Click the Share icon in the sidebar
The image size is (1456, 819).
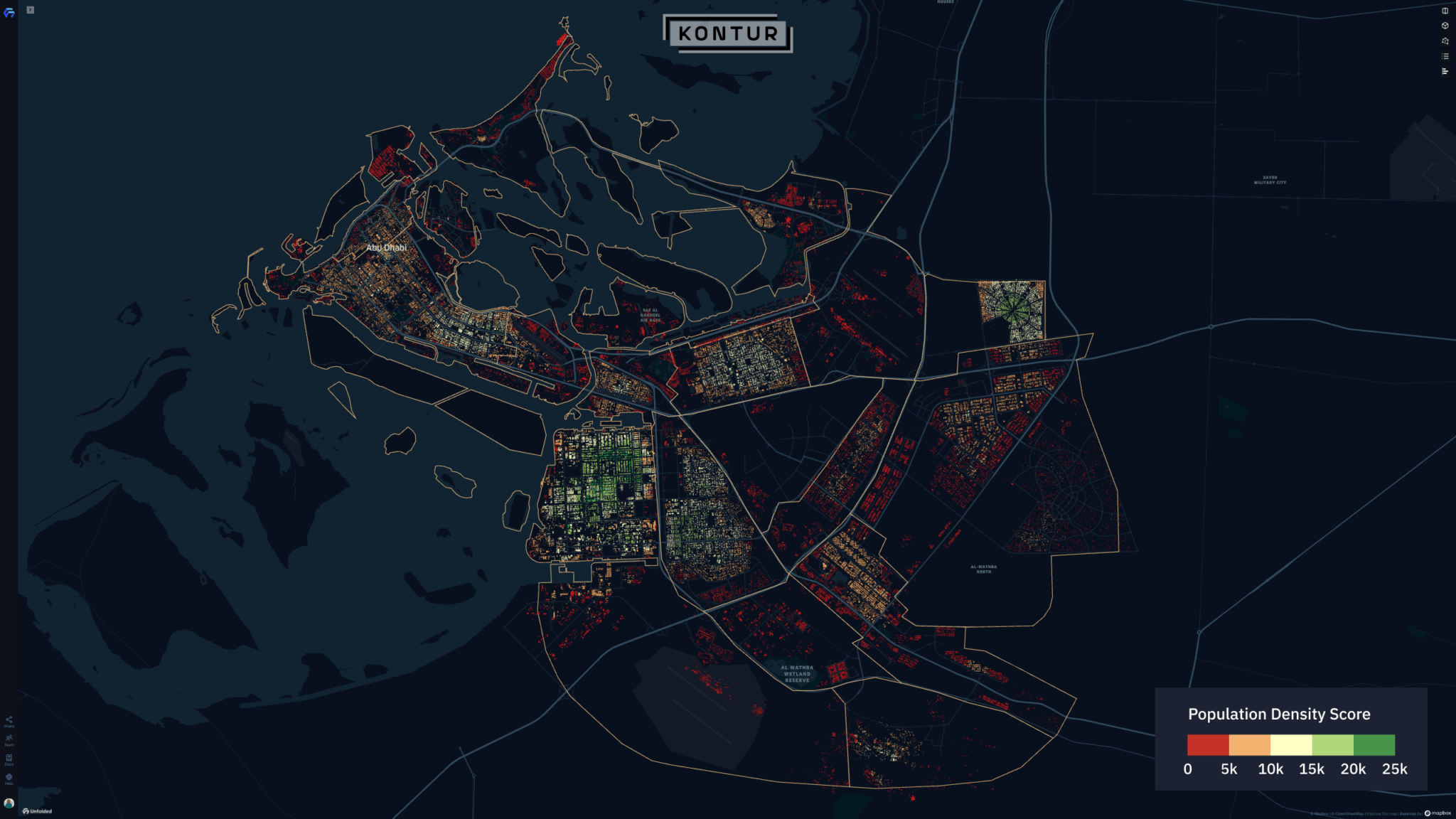pyautogui.click(x=9, y=720)
